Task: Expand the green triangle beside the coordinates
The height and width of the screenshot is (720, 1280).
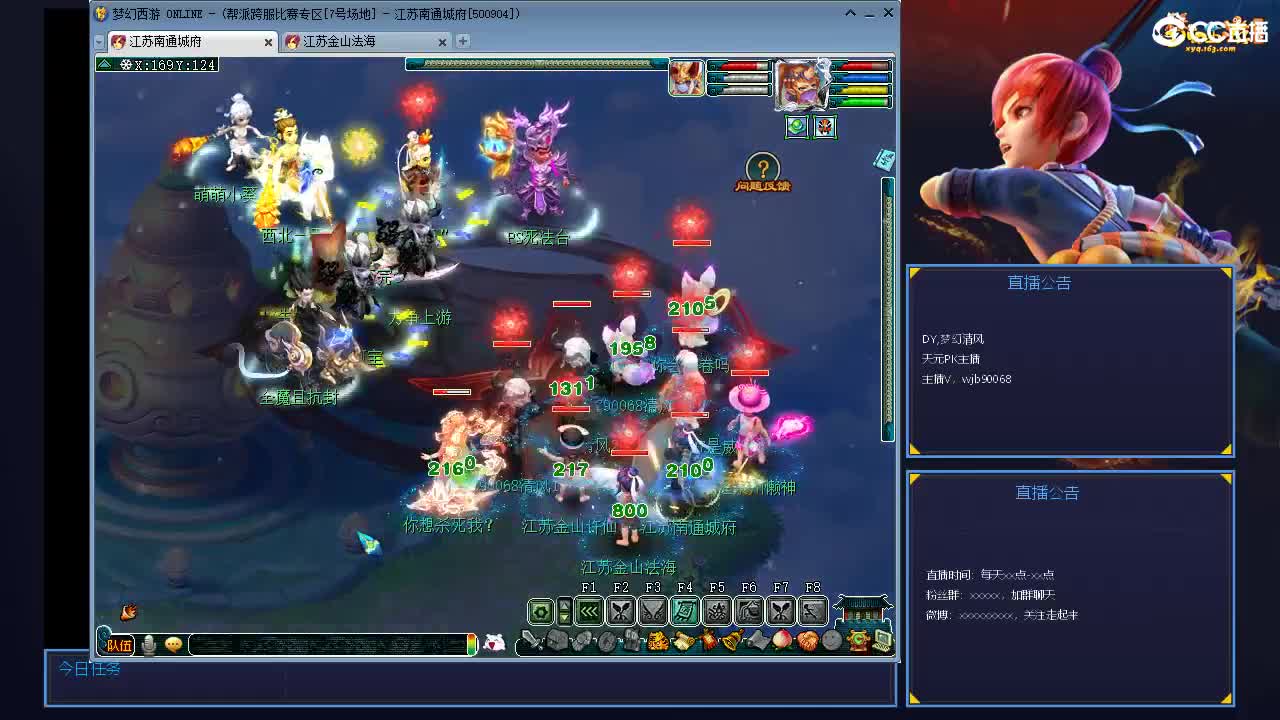Action: point(104,63)
